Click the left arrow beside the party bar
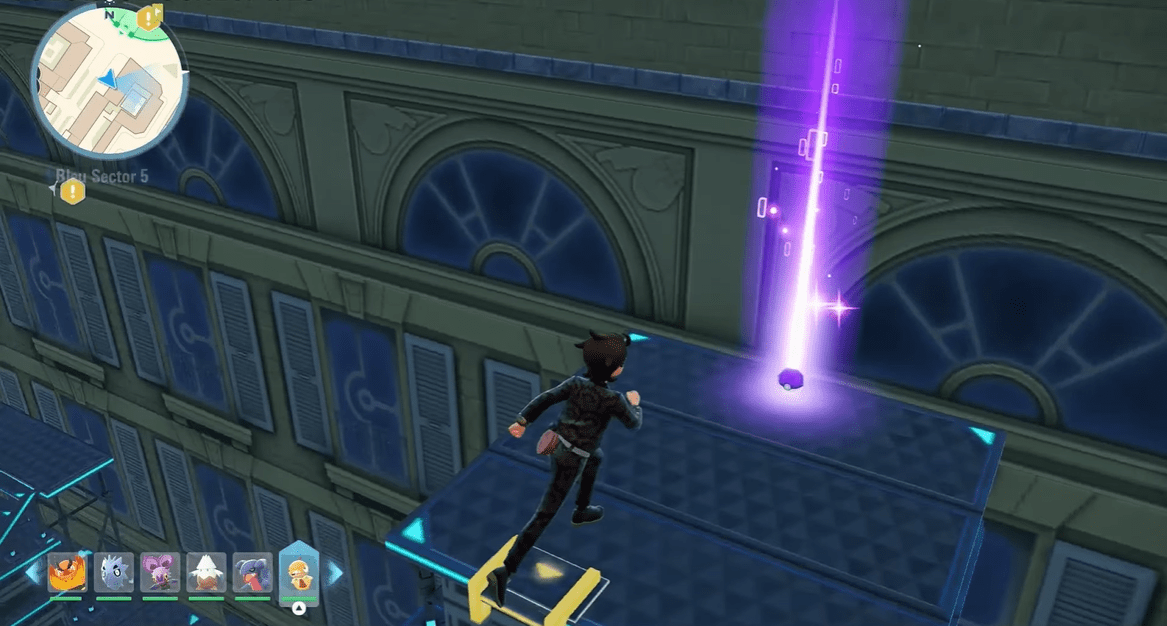 pyautogui.click(x=34, y=573)
